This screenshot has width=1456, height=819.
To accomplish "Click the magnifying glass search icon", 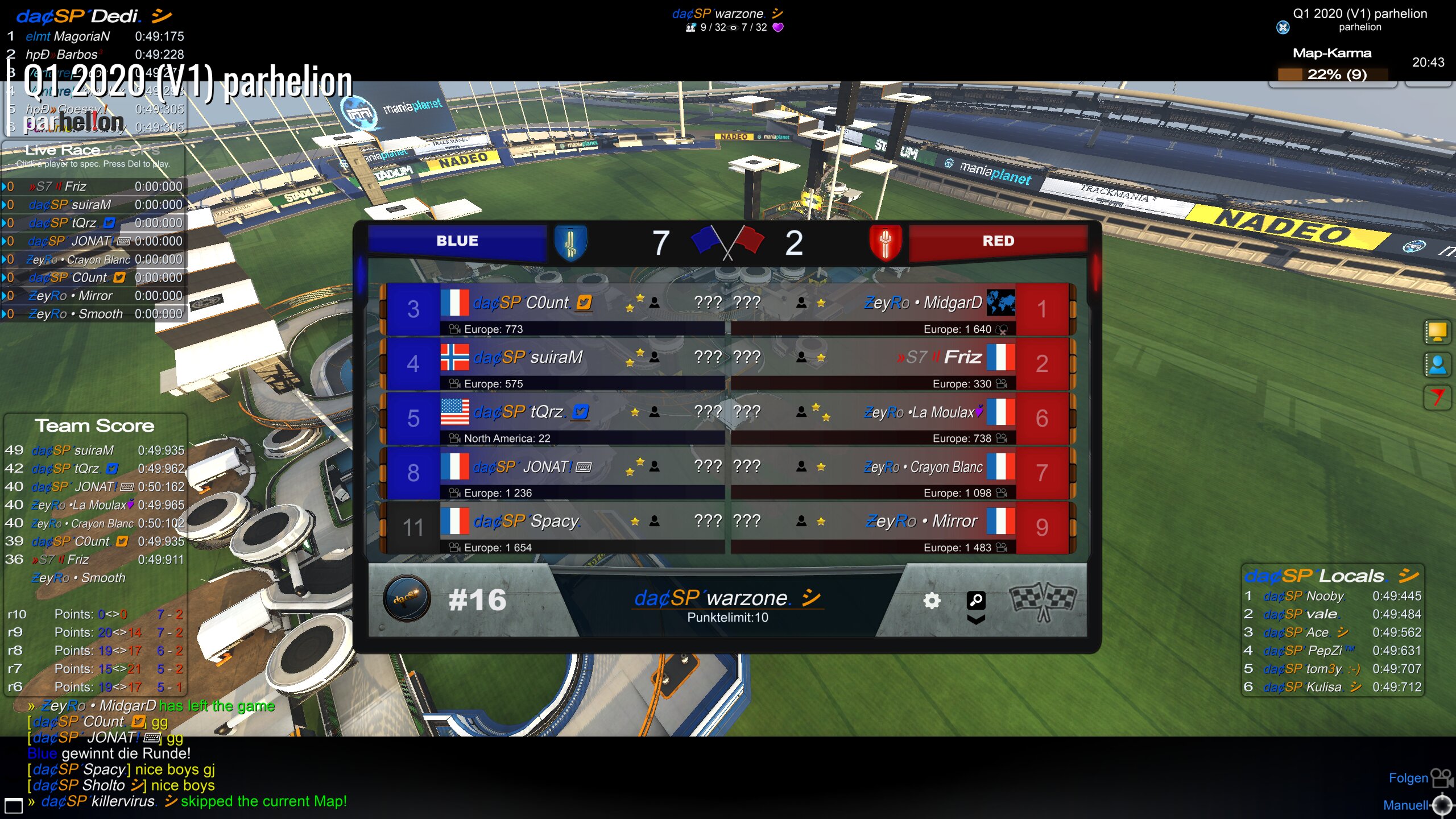I will pyautogui.click(x=976, y=599).
